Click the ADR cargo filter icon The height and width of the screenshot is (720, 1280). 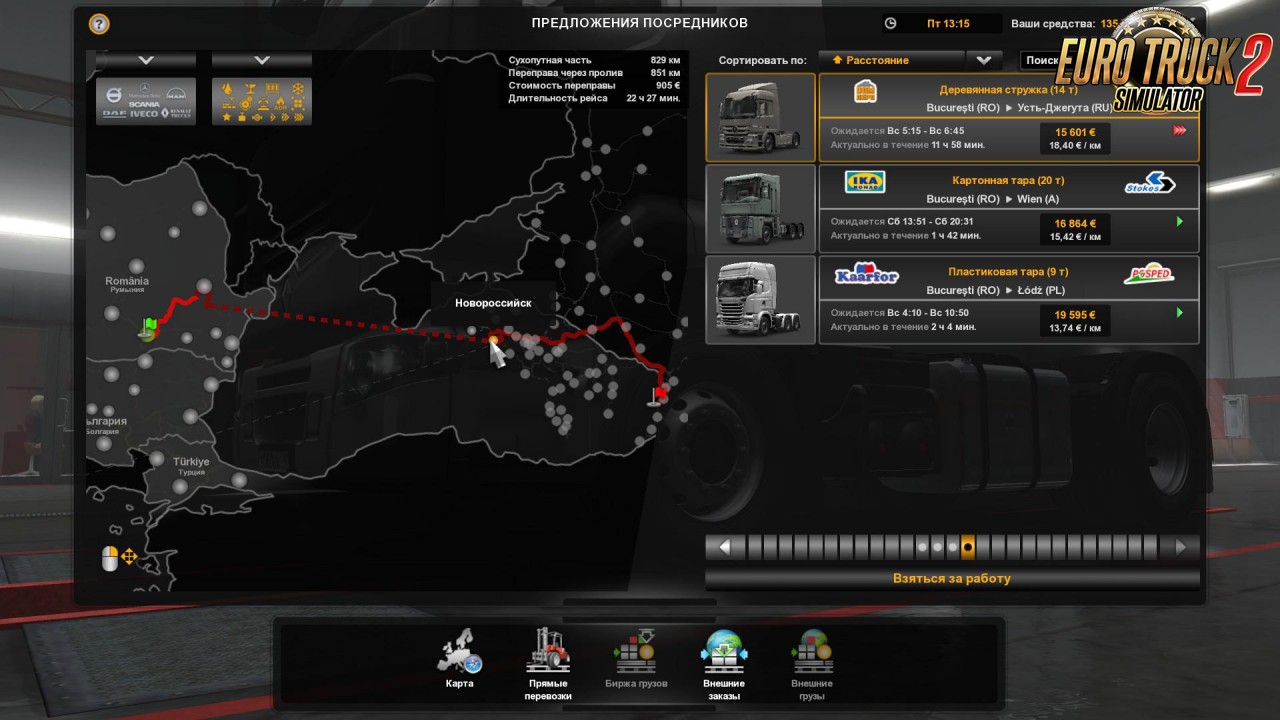[281, 103]
